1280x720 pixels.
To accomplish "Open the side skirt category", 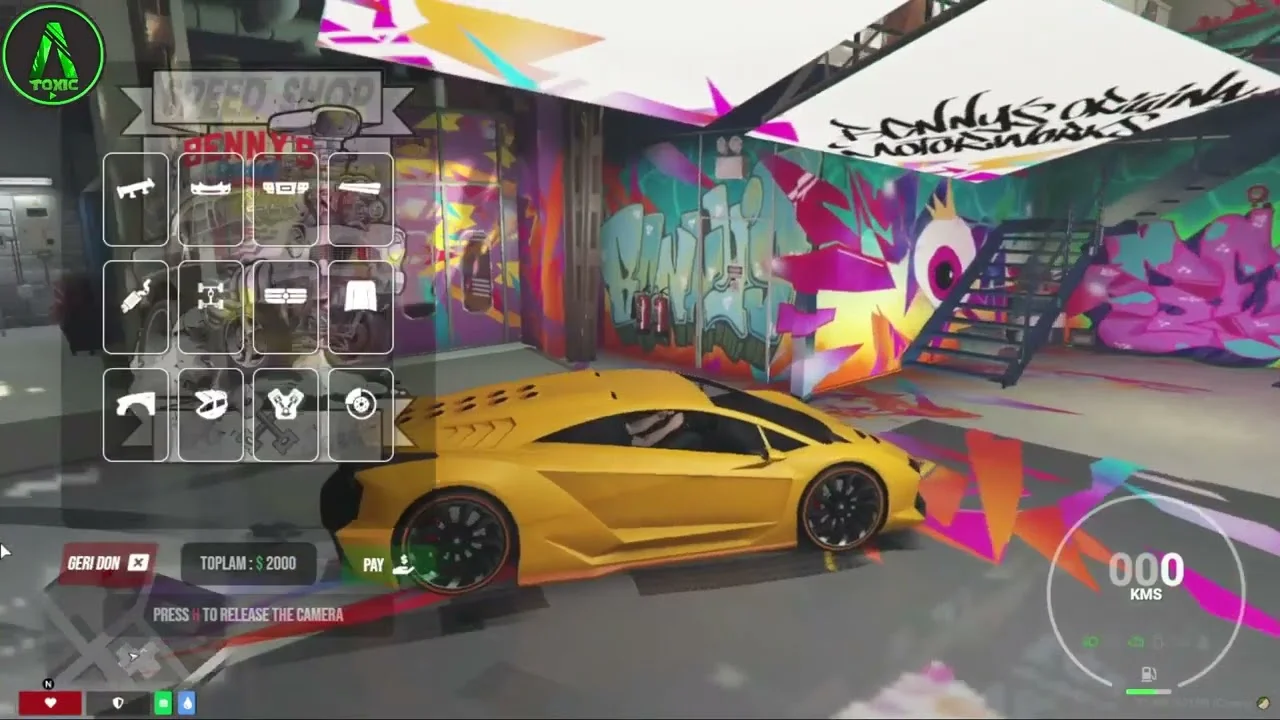I will tap(361, 199).
